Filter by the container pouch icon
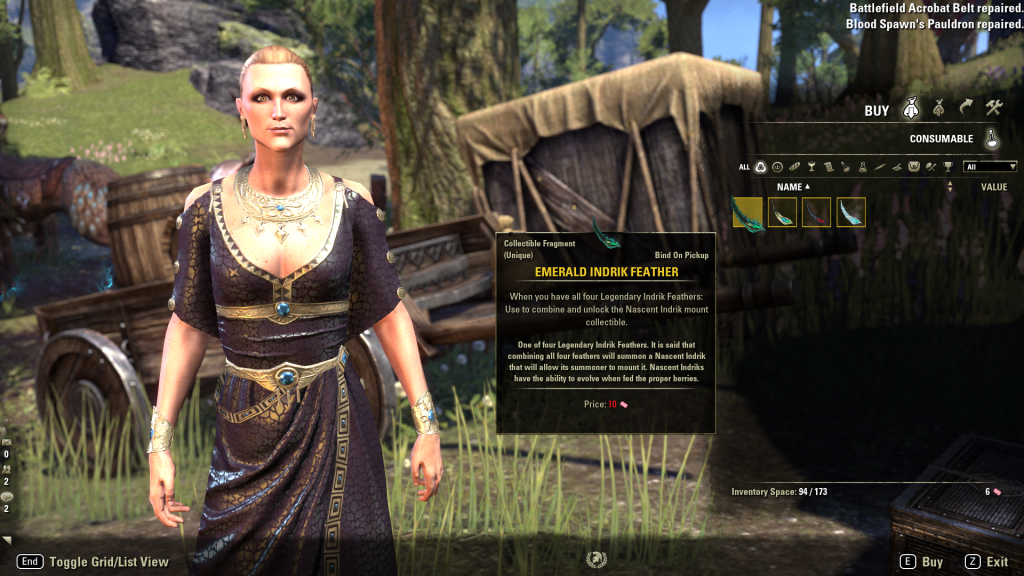The image size is (1024, 576). click(913, 167)
